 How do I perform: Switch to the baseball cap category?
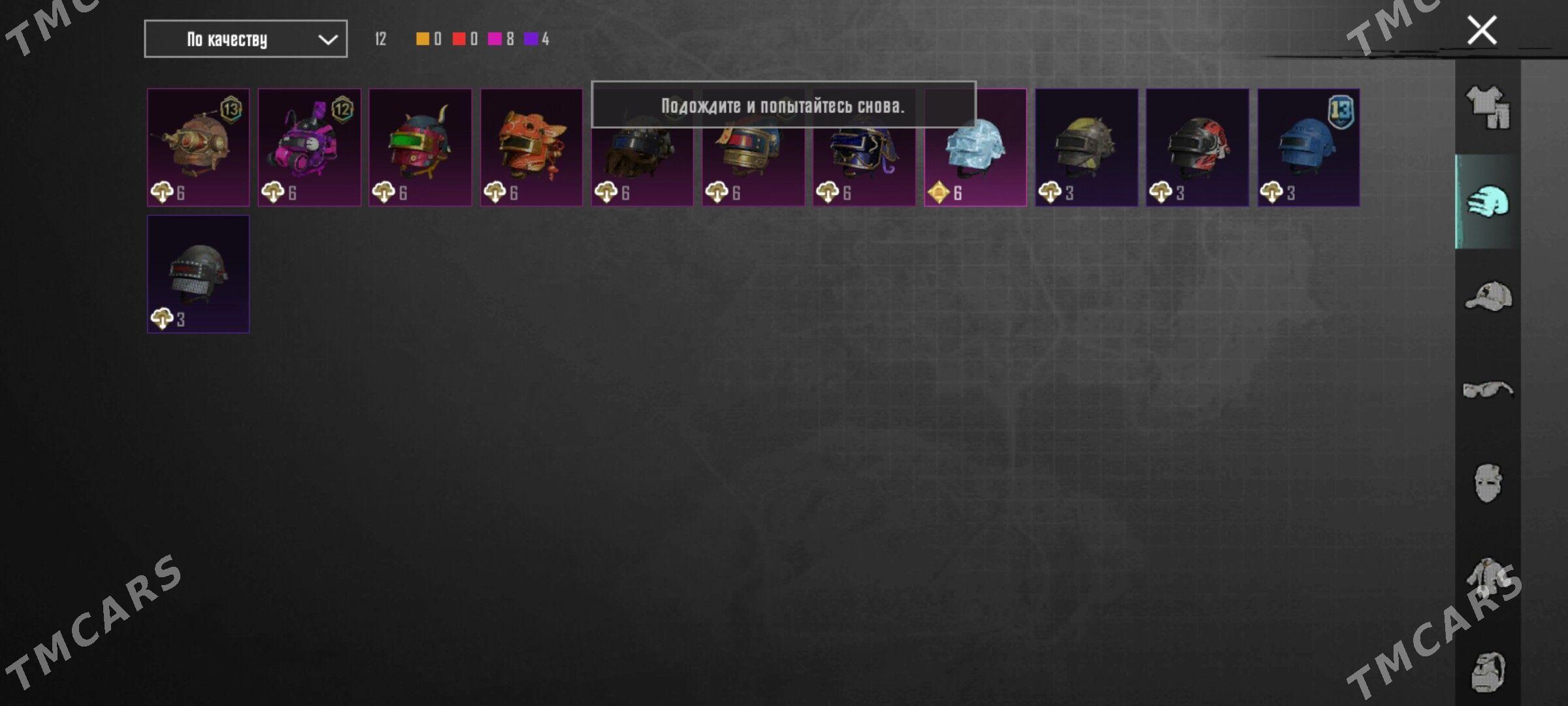[1488, 296]
